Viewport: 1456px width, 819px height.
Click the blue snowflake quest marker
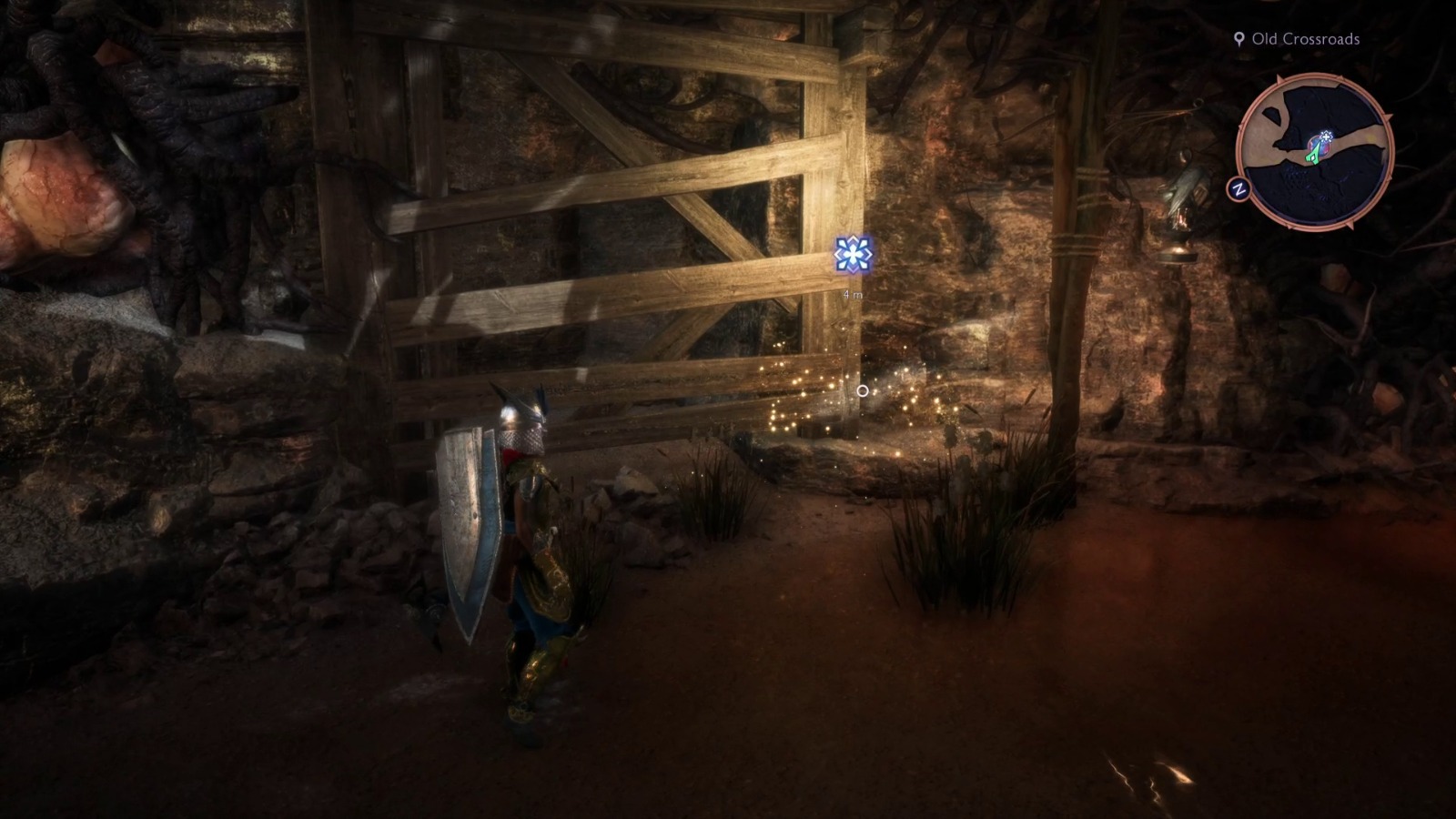(x=854, y=257)
